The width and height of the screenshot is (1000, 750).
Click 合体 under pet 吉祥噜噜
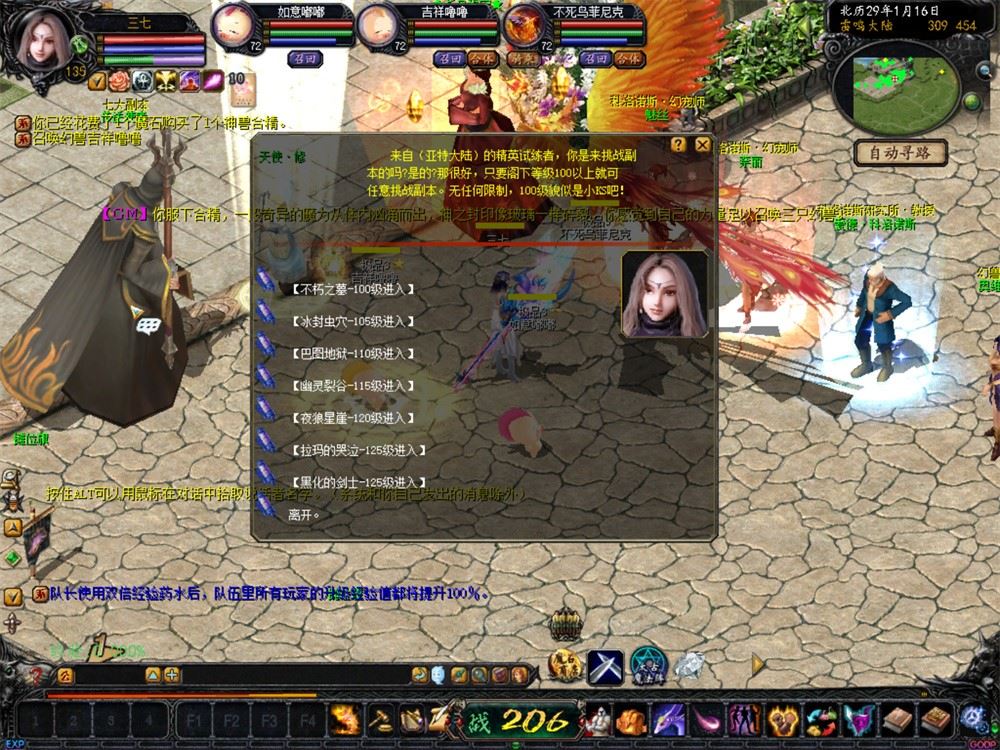482,59
